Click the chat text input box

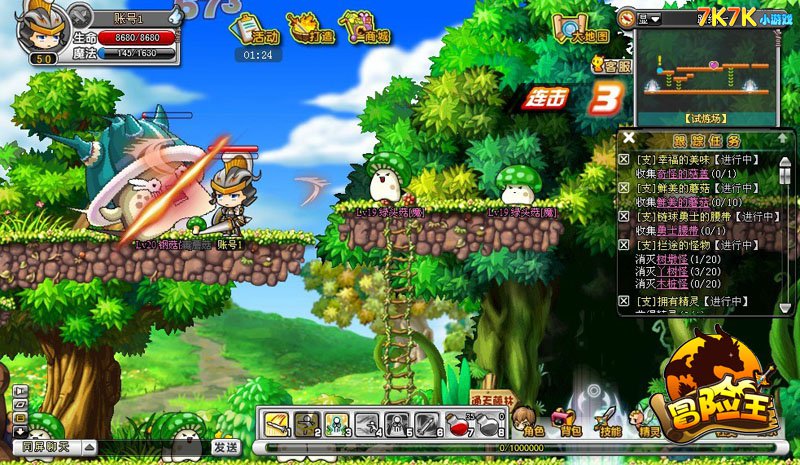tap(150, 447)
